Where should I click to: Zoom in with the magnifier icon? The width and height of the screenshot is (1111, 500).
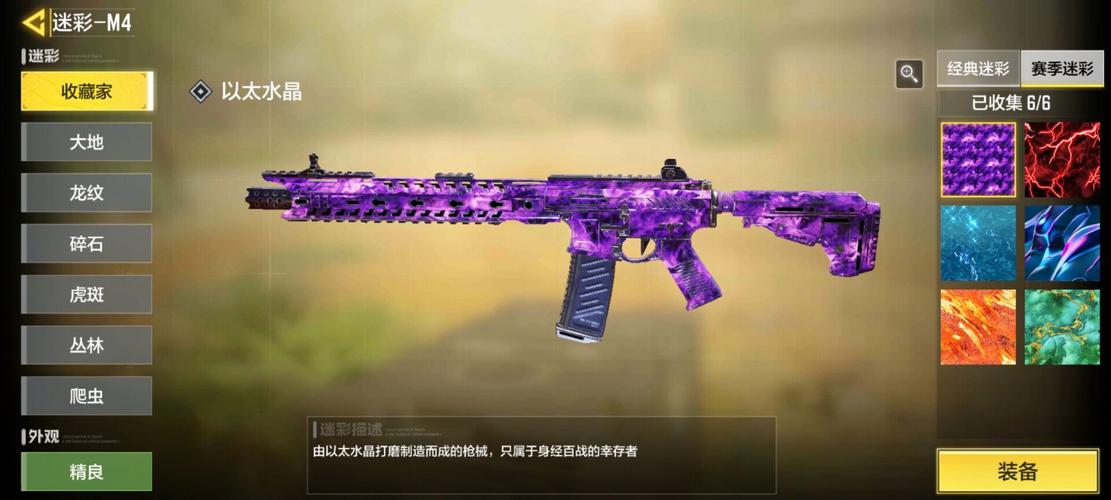tap(909, 73)
